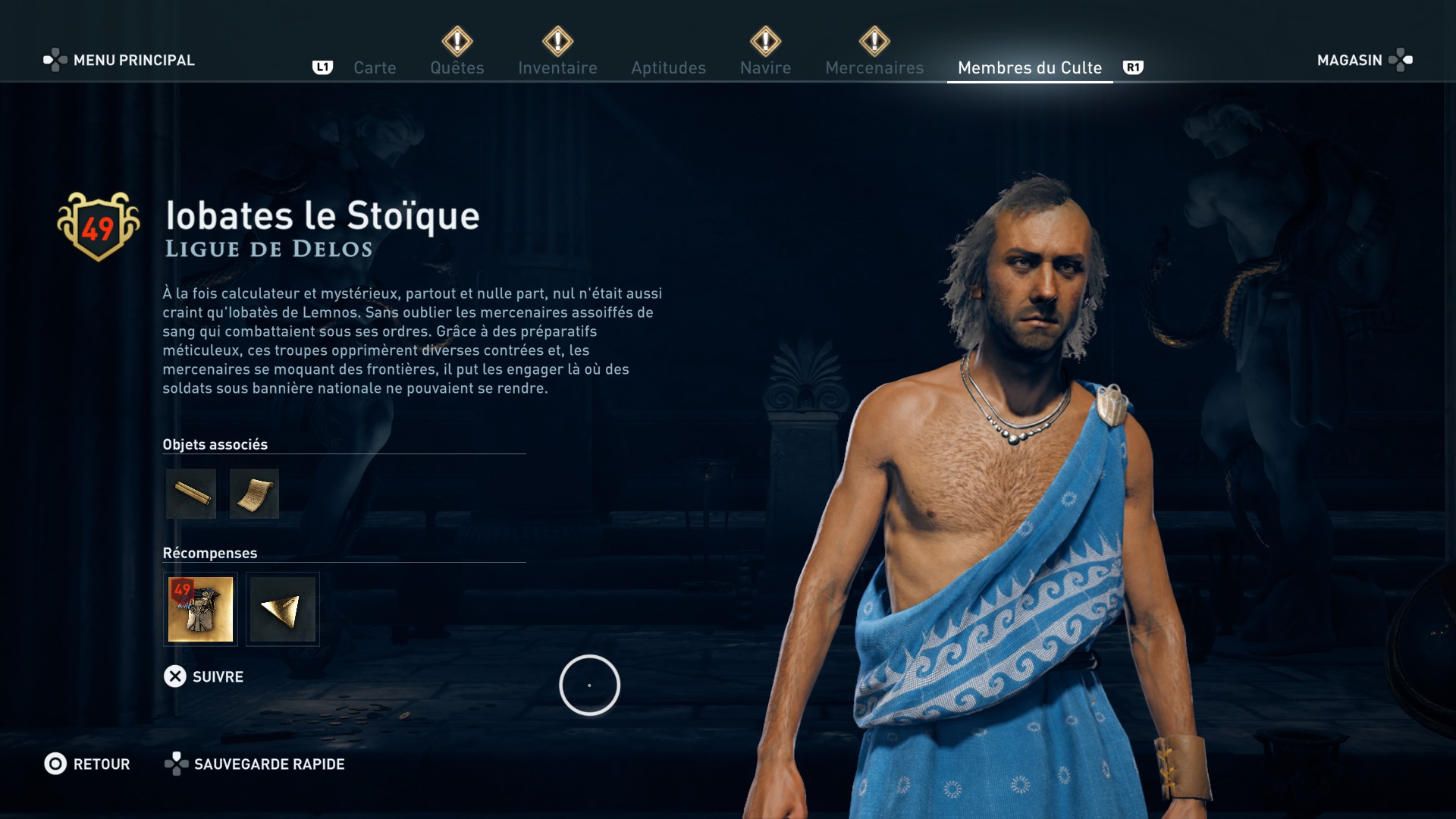Screen dimensions: 1456x819
Task: Open the Mercenaires tab
Action: [x=874, y=67]
